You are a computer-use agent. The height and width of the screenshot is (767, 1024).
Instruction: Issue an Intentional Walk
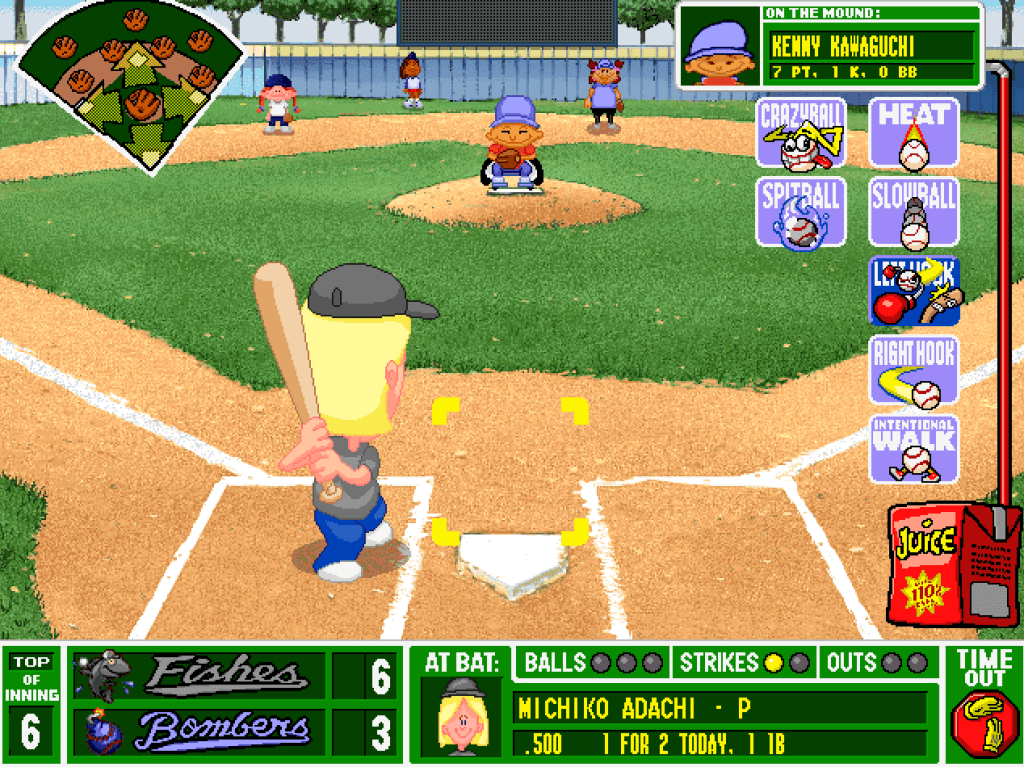pyautogui.click(x=913, y=449)
